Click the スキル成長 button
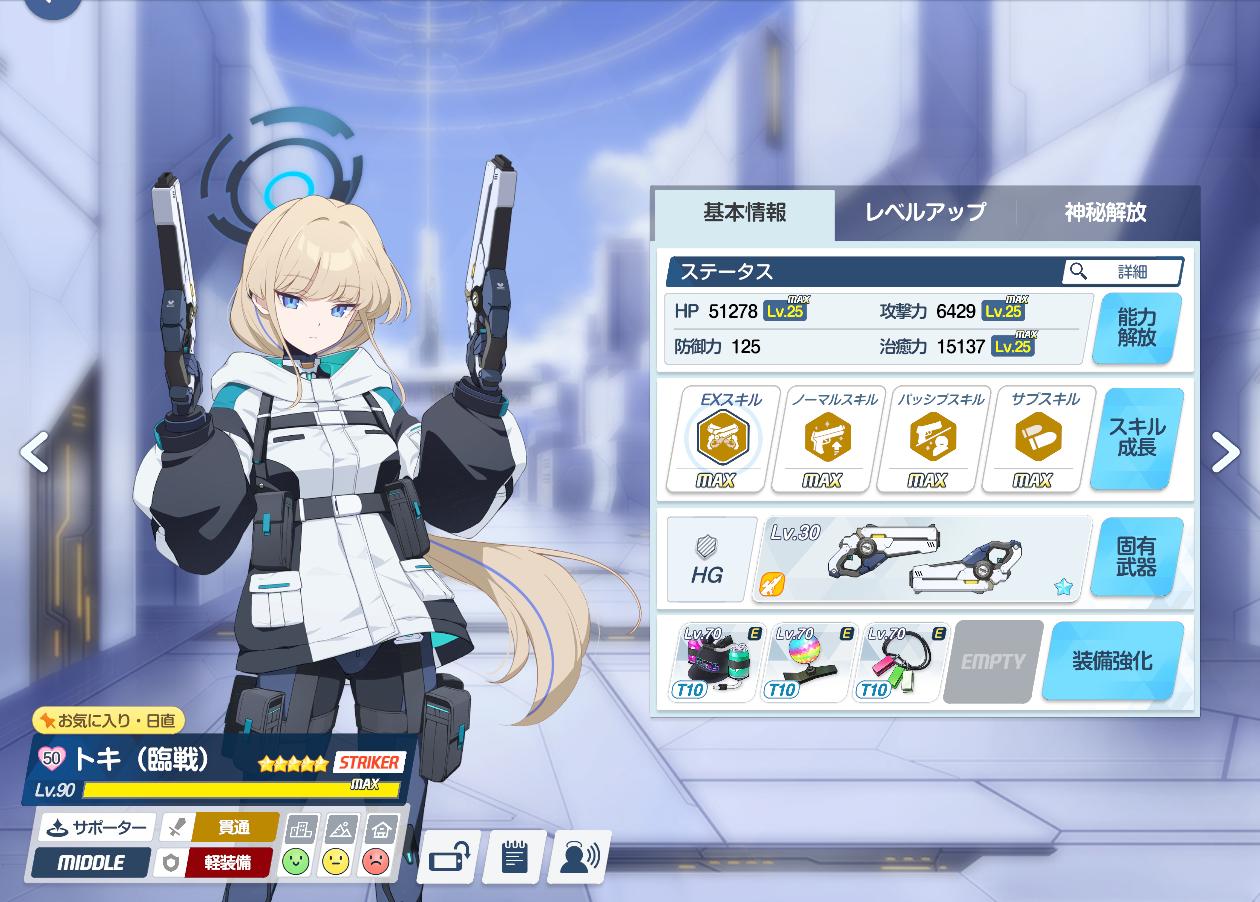 point(1137,438)
